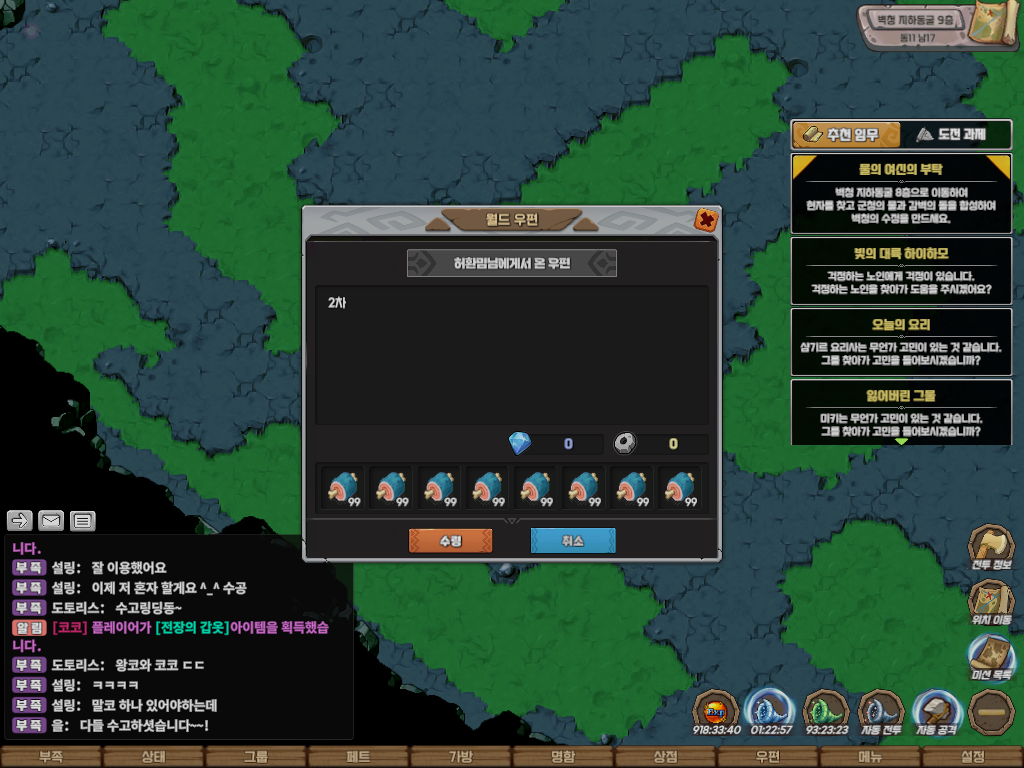Open 설정 settings from the bottom bar
This screenshot has width=1024, height=768.
pyautogui.click(x=972, y=757)
